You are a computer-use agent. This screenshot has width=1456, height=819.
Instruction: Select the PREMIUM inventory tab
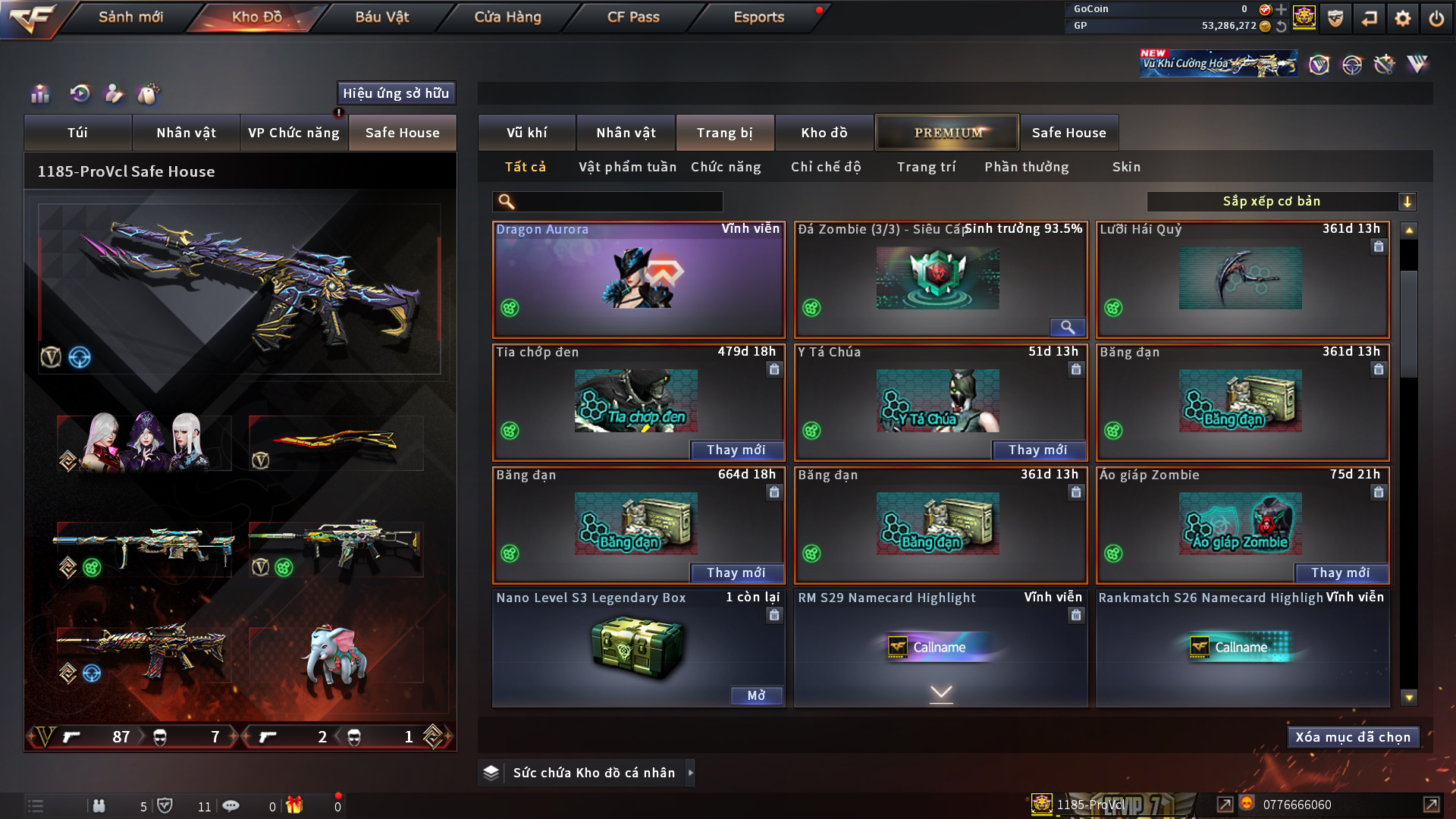tap(947, 133)
